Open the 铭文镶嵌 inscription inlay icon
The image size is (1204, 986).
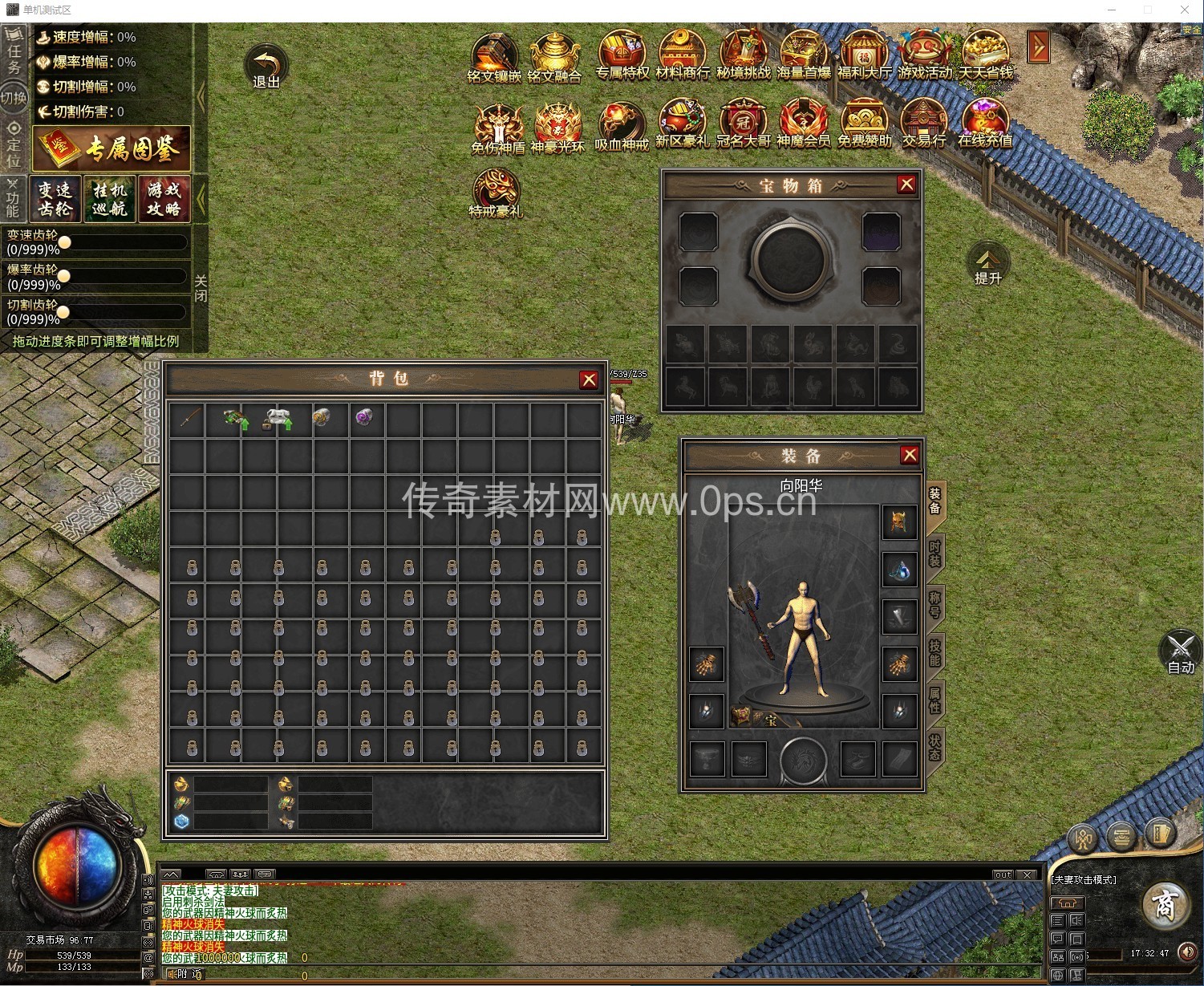tap(494, 56)
